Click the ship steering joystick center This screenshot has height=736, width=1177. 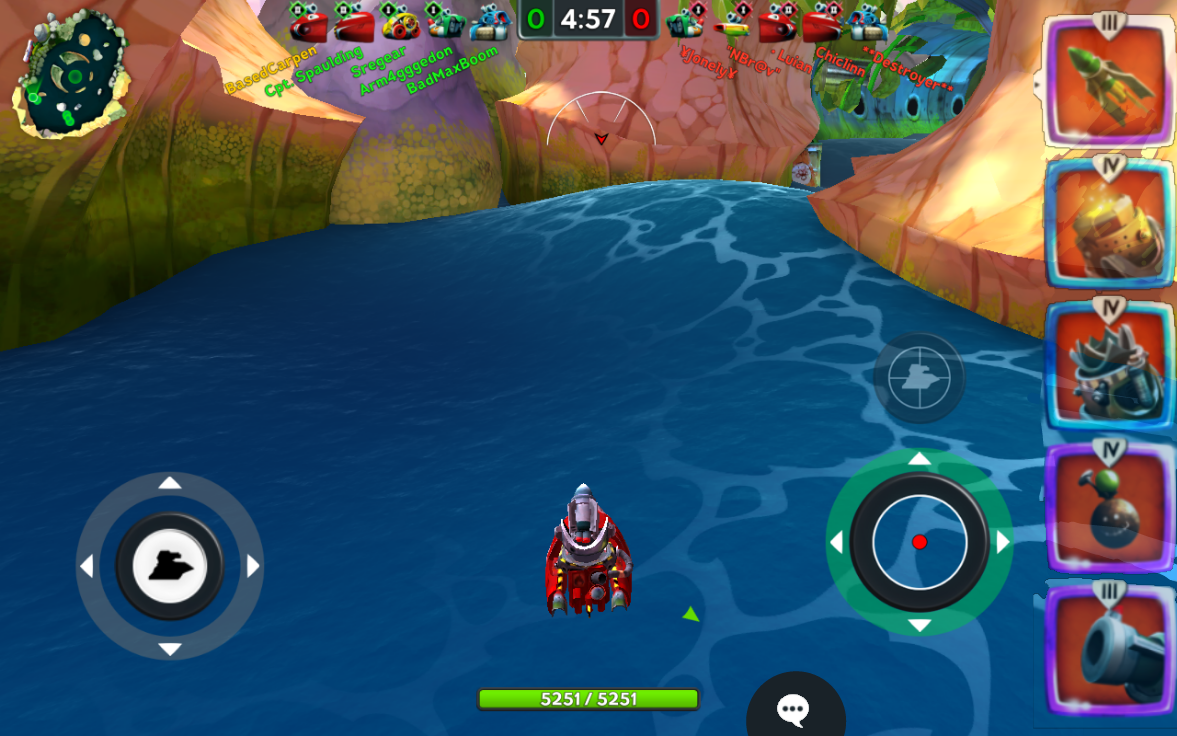[170, 567]
